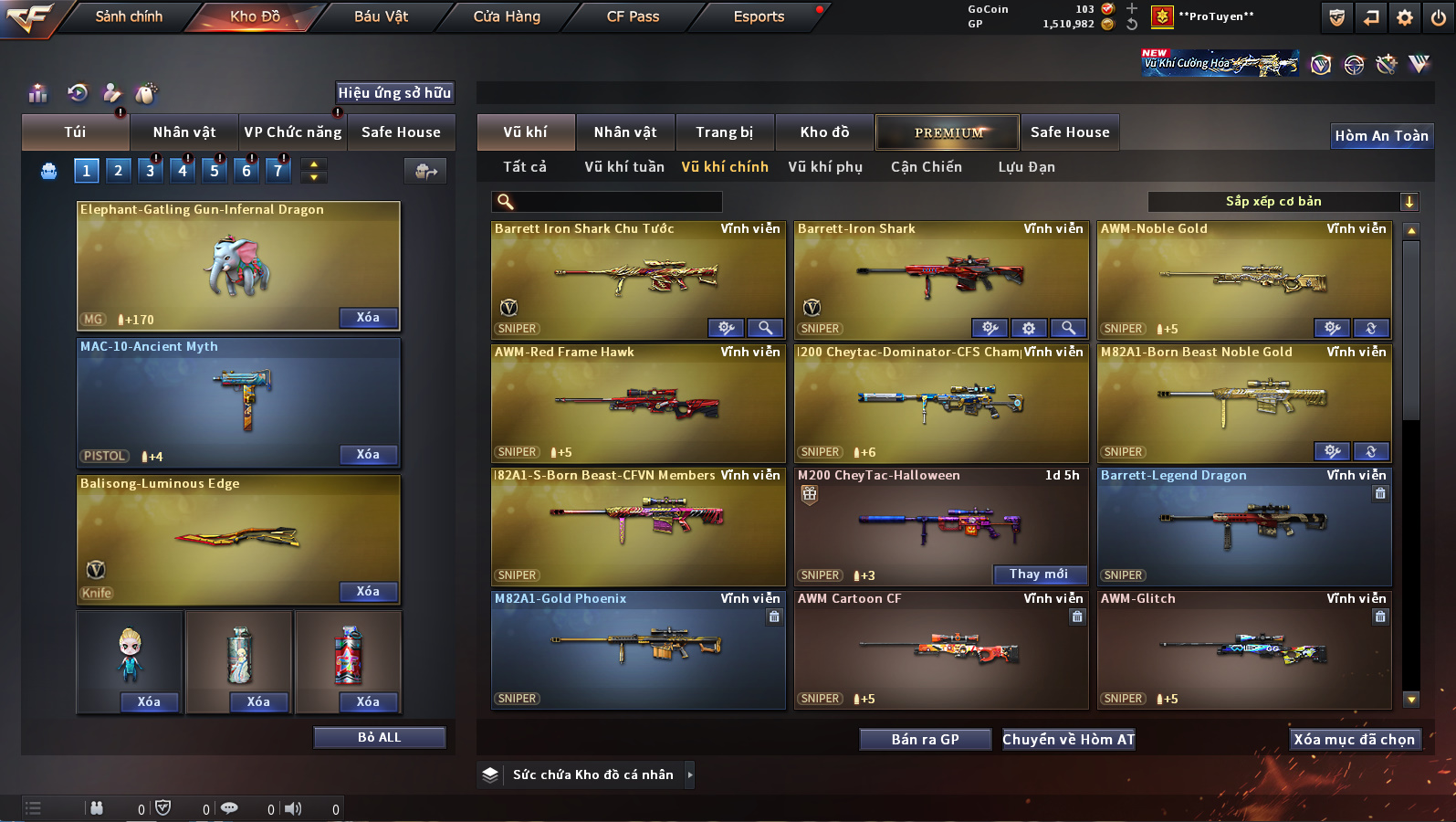The image size is (1456, 822).
Task: Open the CF Pass menu
Action: pyautogui.click(x=633, y=16)
